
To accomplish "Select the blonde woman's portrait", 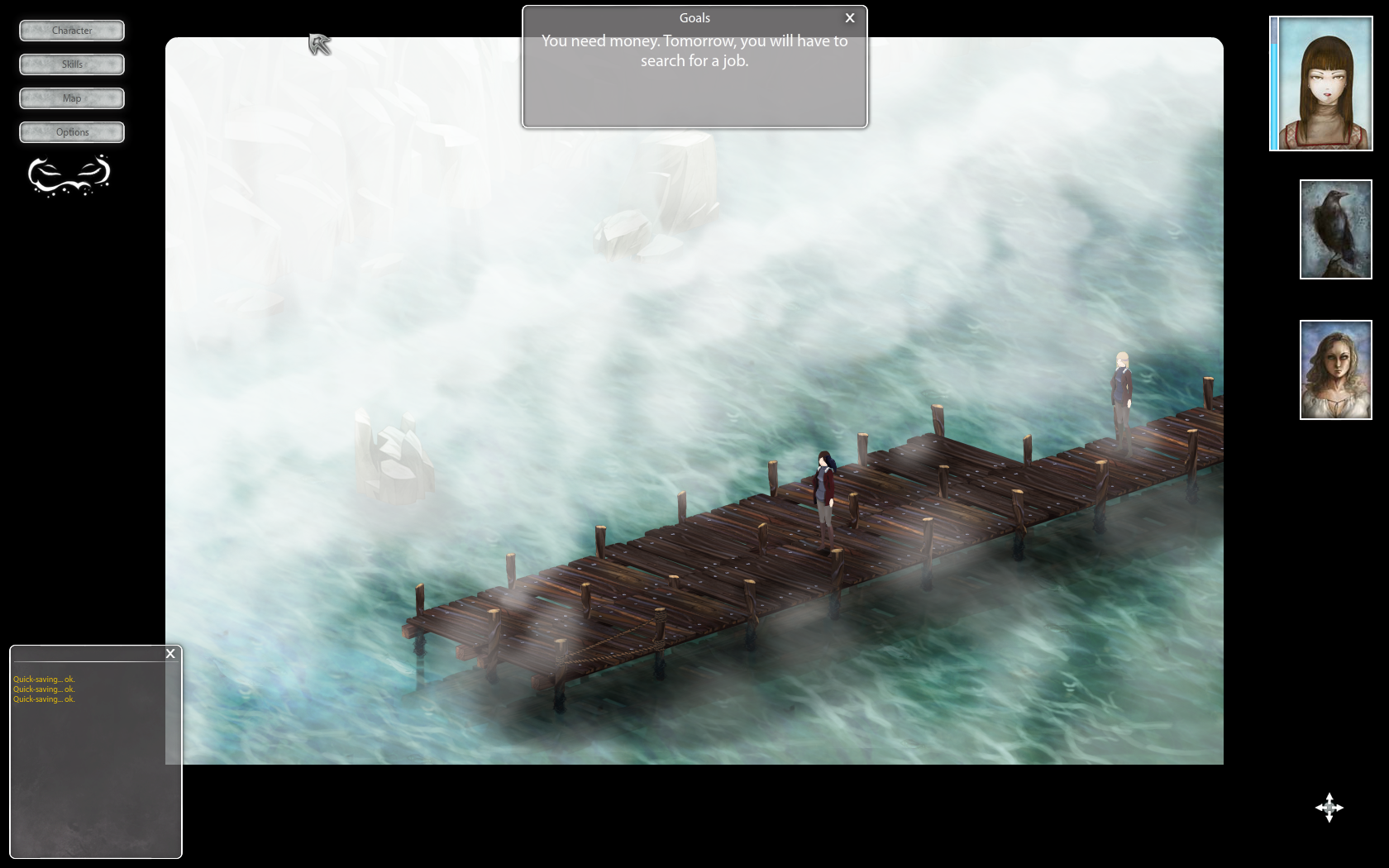I will pyautogui.click(x=1335, y=370).
